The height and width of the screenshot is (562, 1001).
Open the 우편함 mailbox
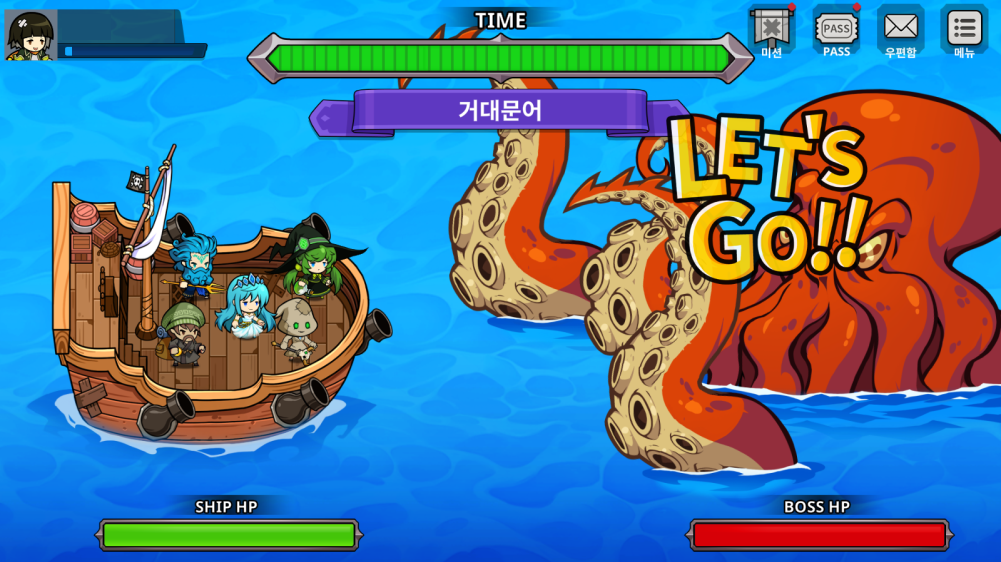pyautogui.click(x=900, y=29)
